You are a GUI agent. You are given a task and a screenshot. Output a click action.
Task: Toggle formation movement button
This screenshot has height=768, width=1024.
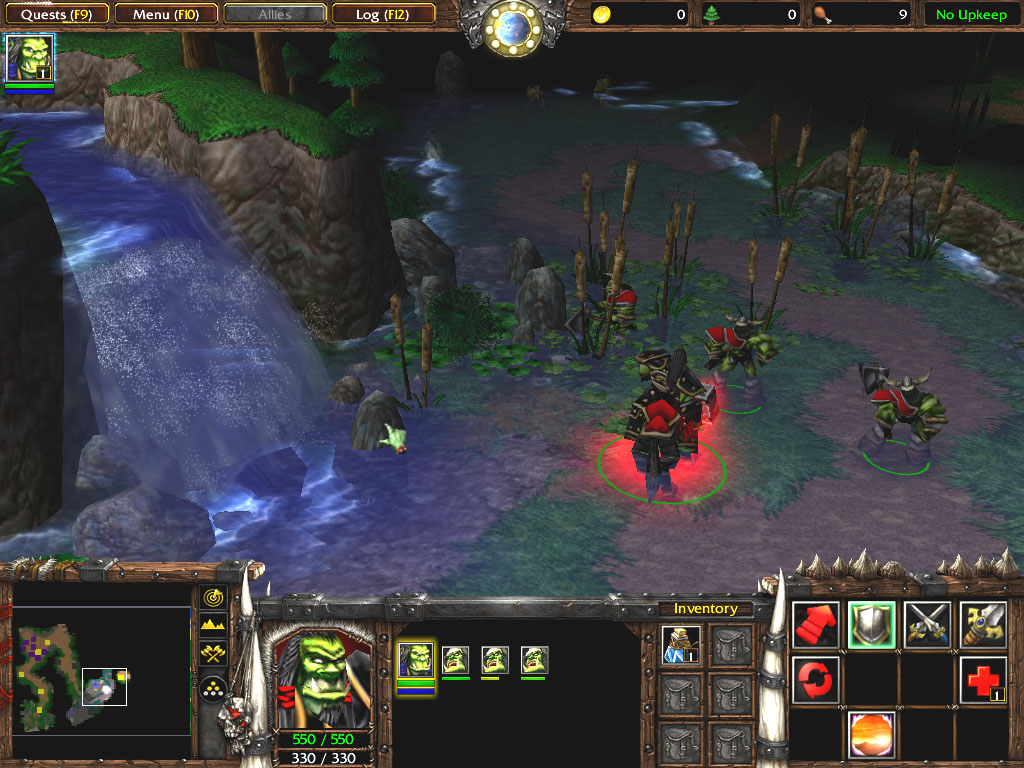click(212, 688)
